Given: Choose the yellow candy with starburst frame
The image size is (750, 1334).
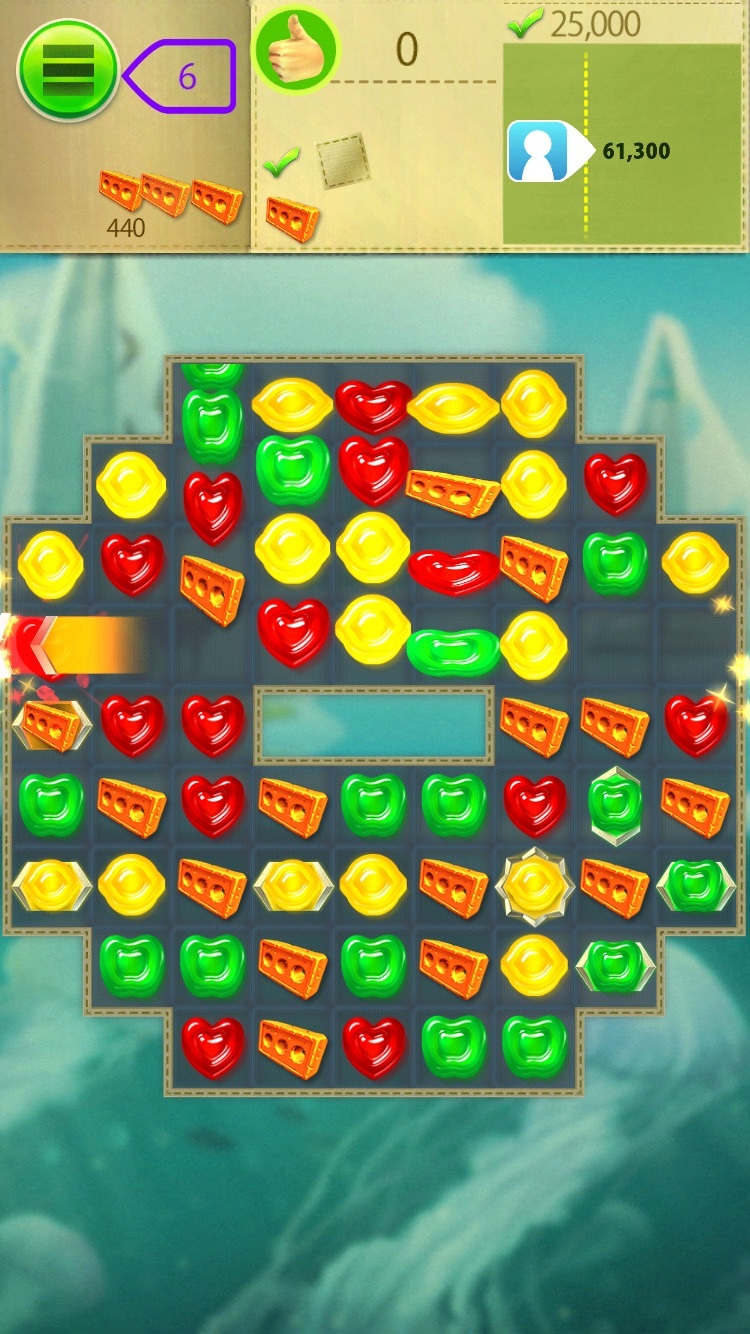Looking at the screenshot, I should click(x=534, y=885).
